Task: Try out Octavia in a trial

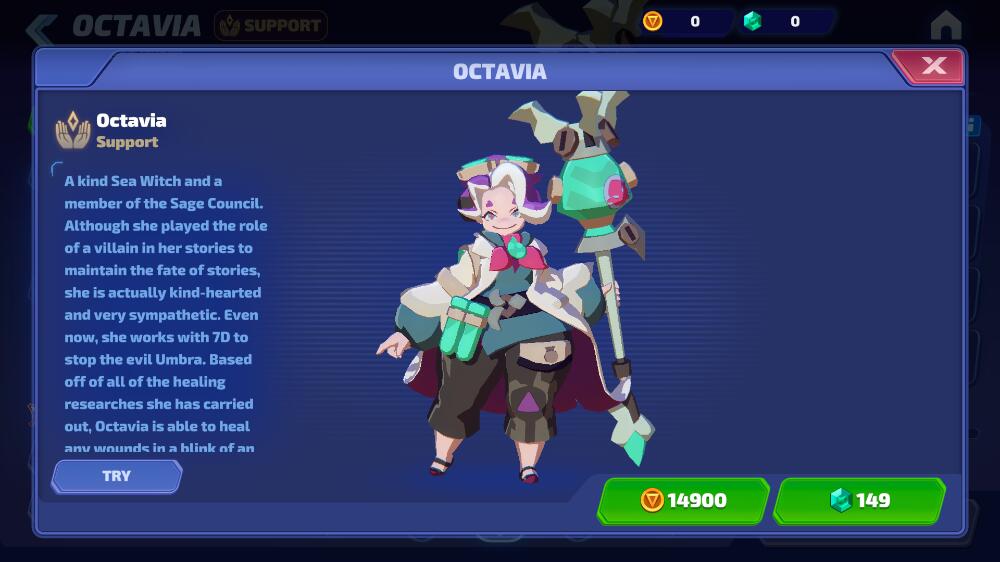Action: tap(117, 476)
